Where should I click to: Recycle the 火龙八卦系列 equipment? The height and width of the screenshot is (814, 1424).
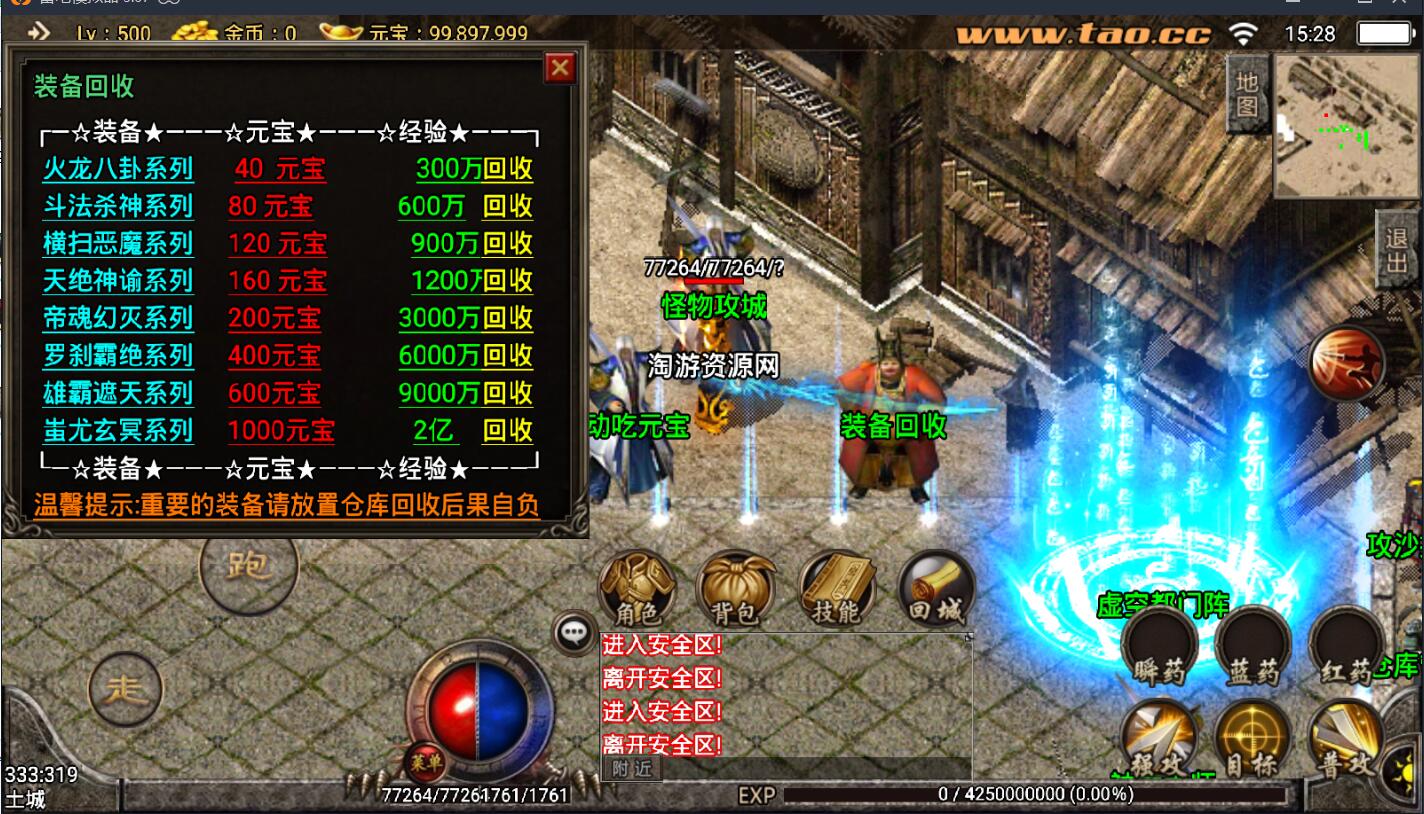[x=507, y=169]
